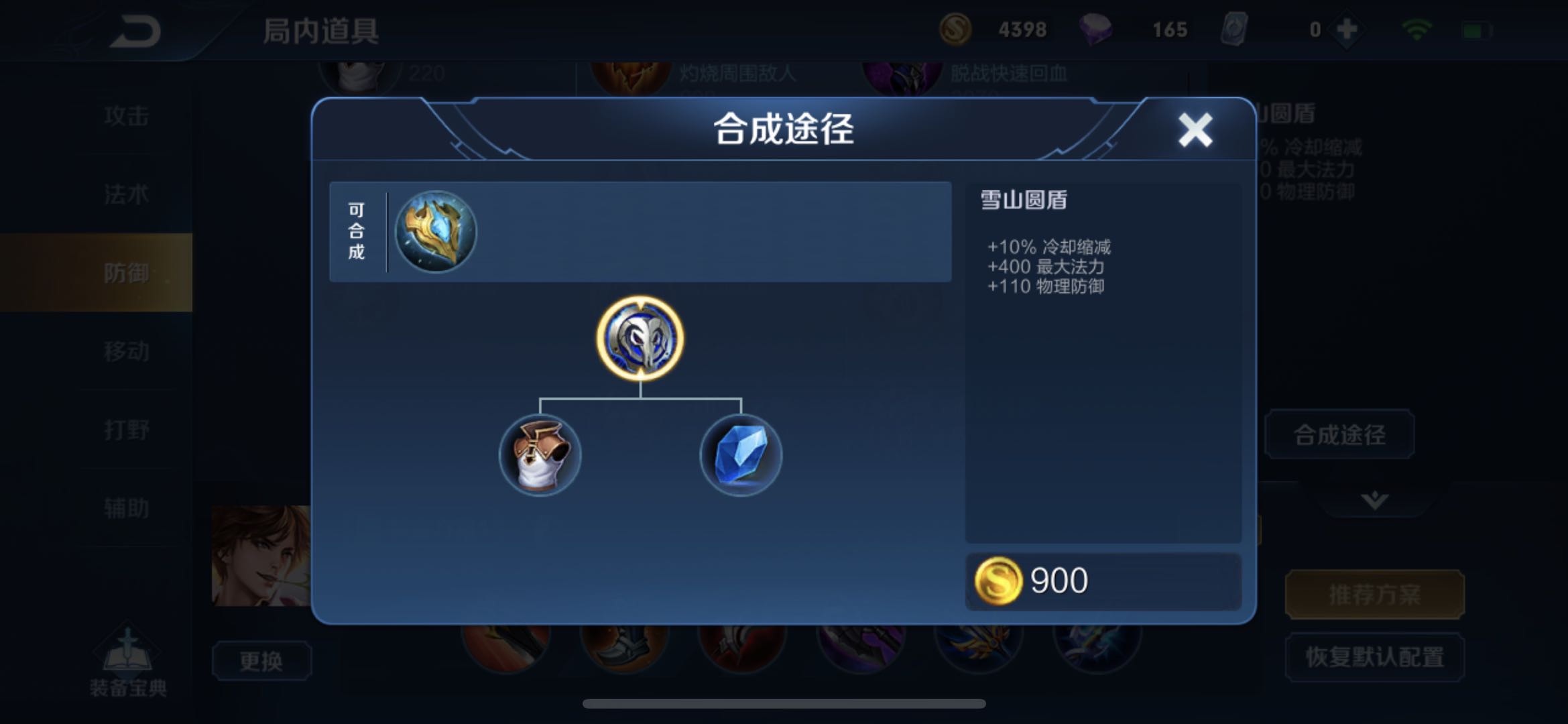
Task: Click the 更换 change hero button
Action: pyautogui.click(x=261, y=659)
